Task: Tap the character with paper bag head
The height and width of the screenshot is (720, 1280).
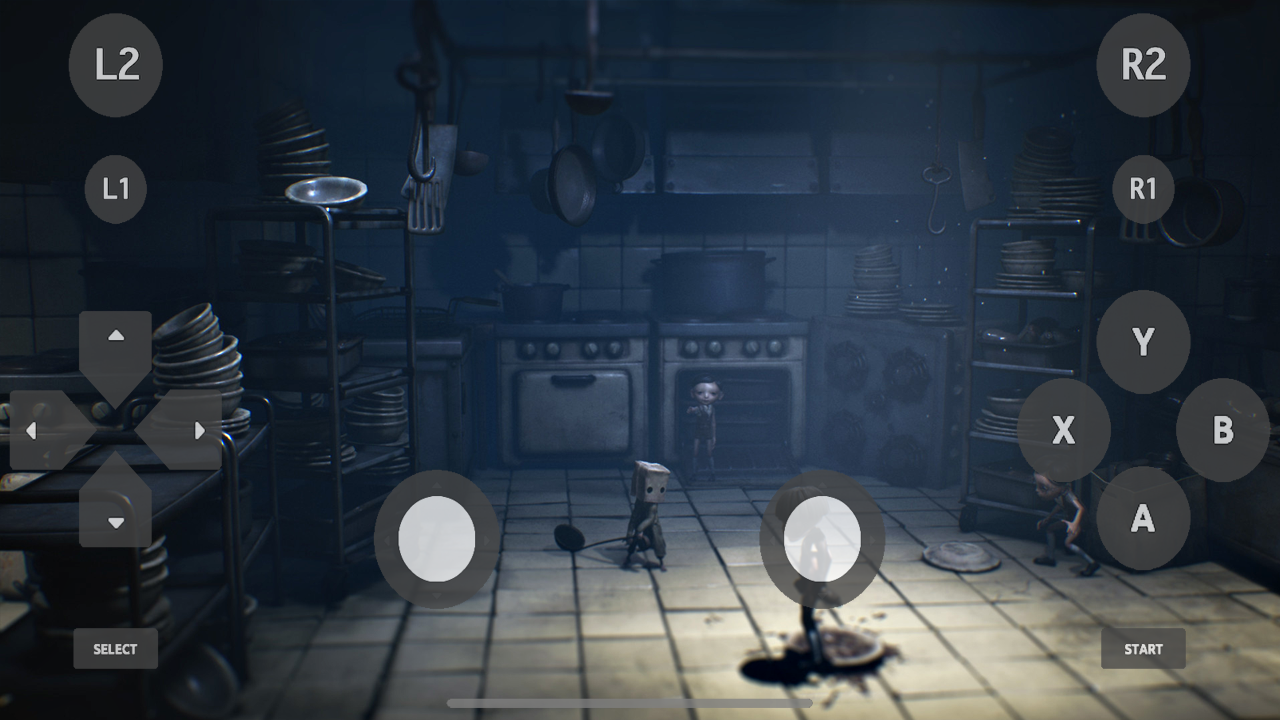Action: [x=650, y=510]
